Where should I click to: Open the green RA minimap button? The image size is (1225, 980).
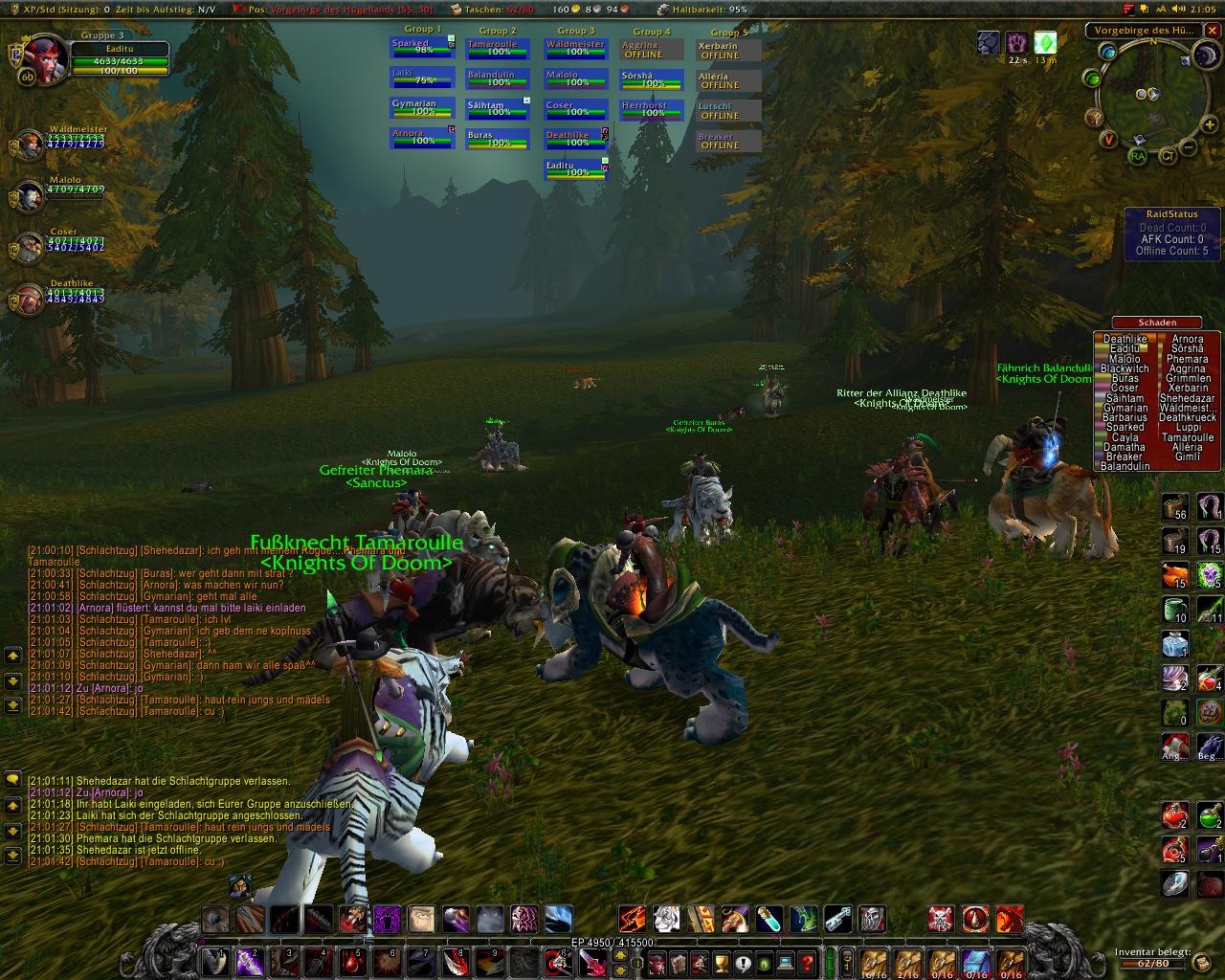point(1137,156)
